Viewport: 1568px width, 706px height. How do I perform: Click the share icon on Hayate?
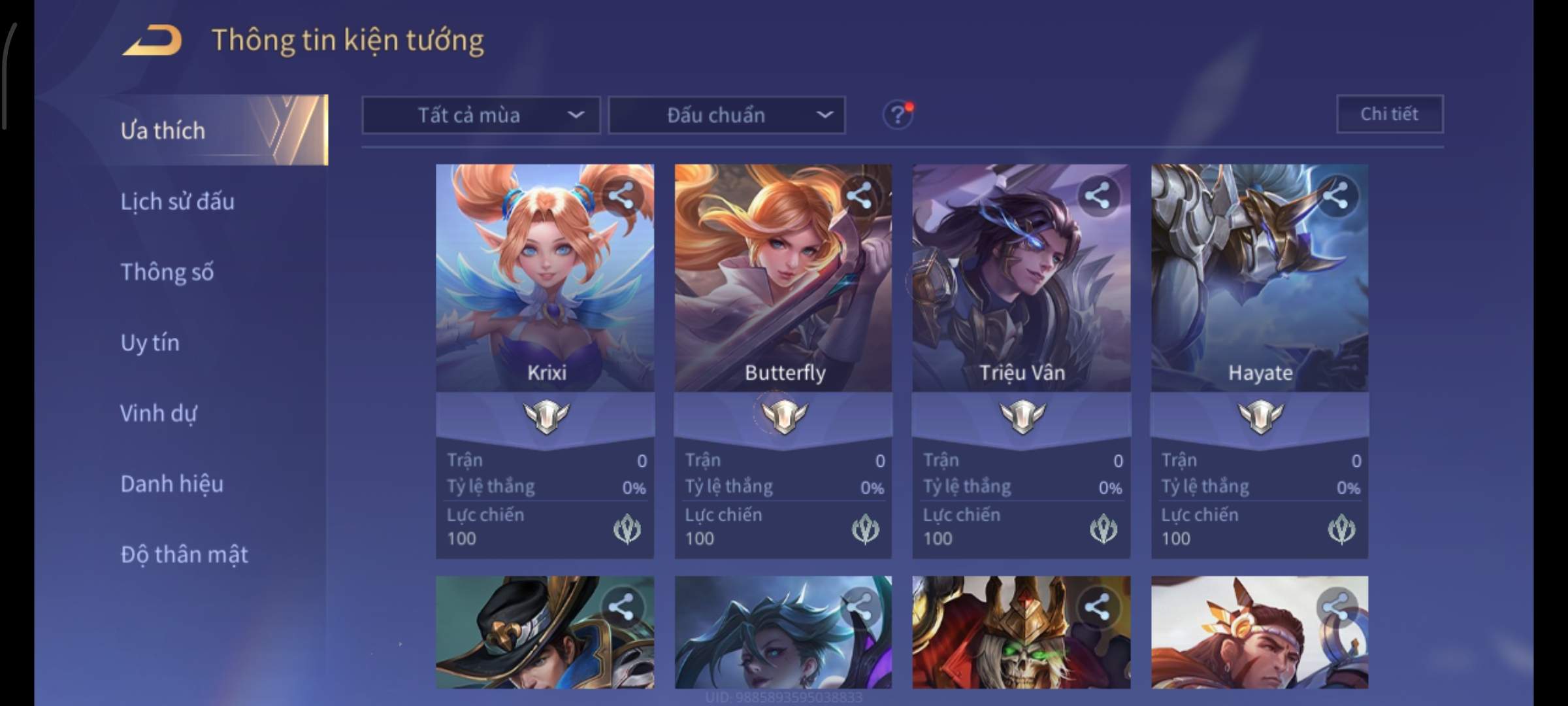pyautogui.click(x=1335, y=195)
